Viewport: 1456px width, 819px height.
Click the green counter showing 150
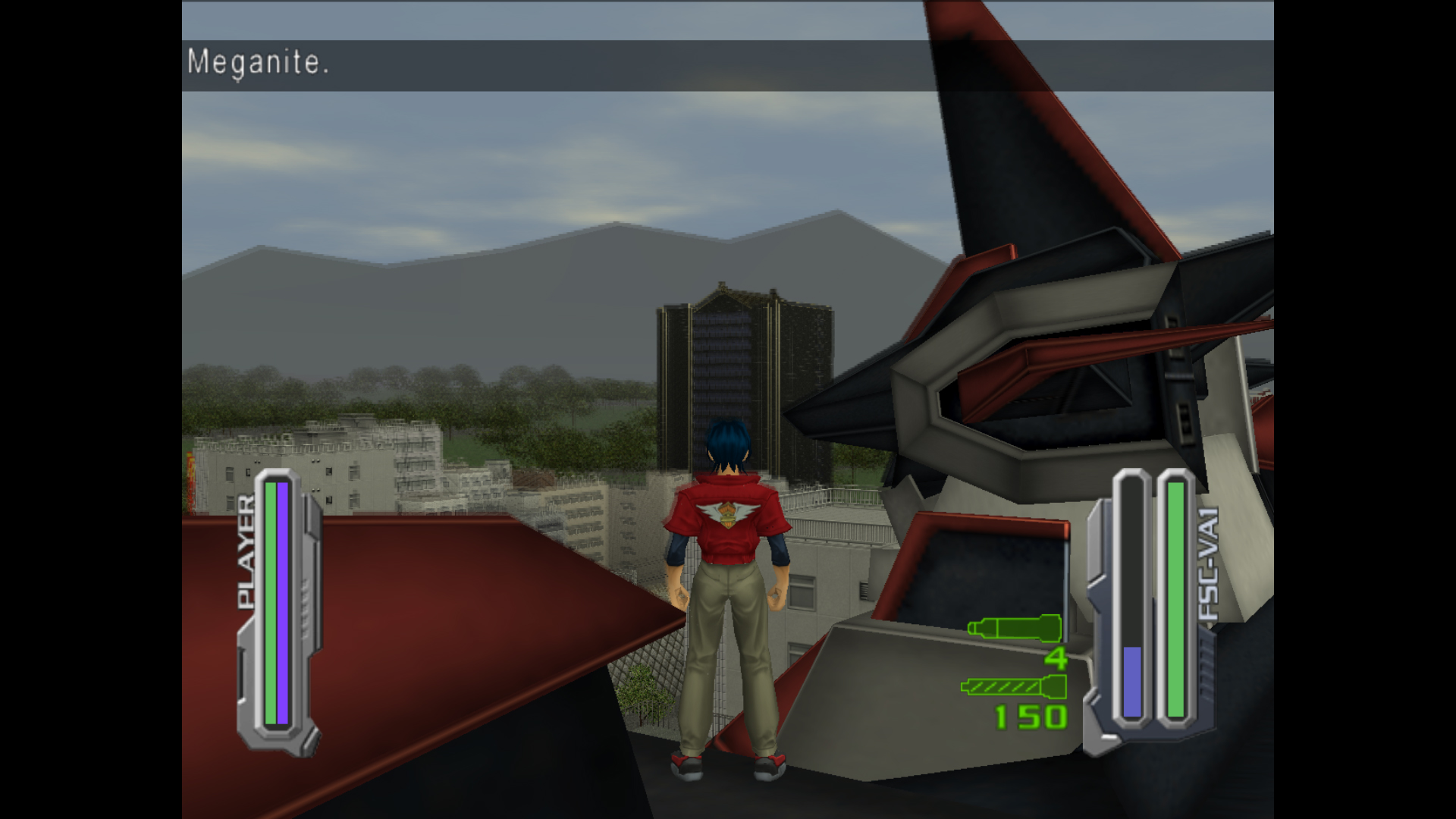coord(1031,717)
